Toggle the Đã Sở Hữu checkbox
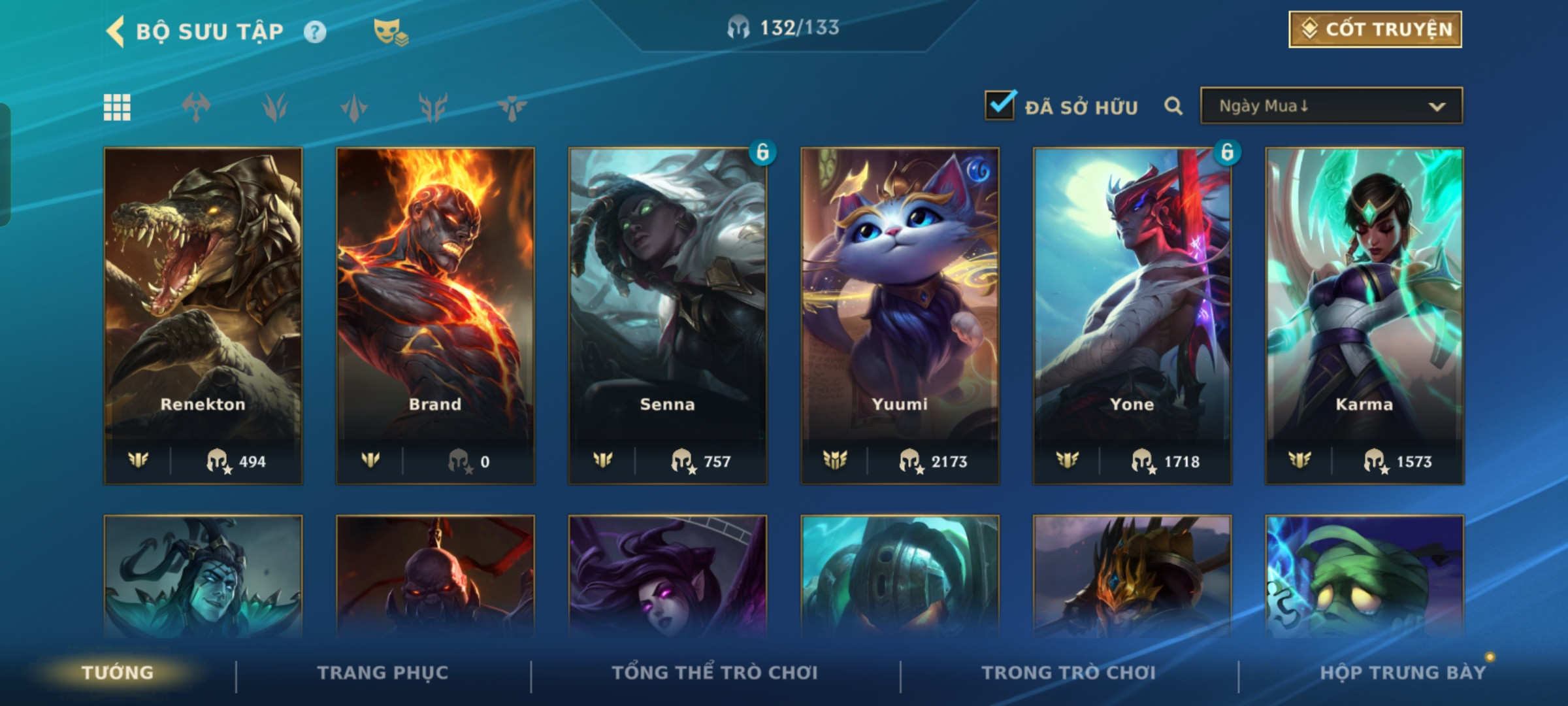Image resolution: width=1568 pixels, height=706 pixels. pyautogui.click(x=1000, y=105)
